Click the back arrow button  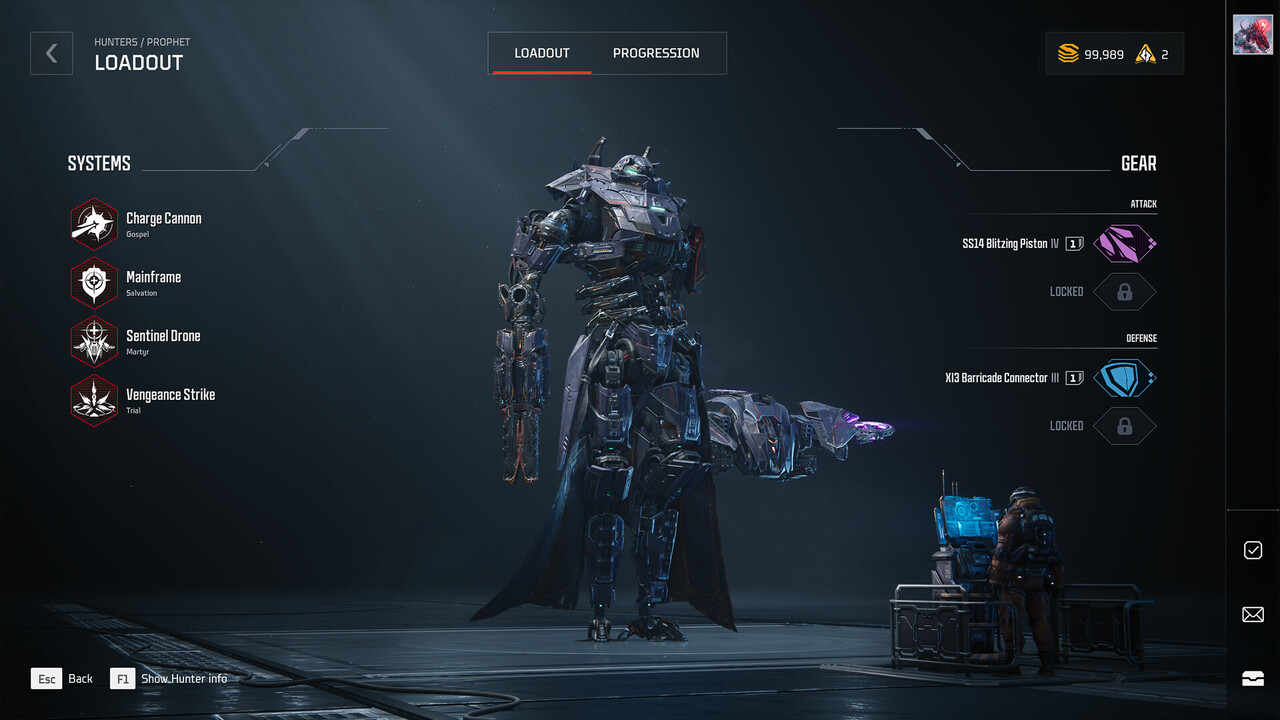[x=51, y=53]
